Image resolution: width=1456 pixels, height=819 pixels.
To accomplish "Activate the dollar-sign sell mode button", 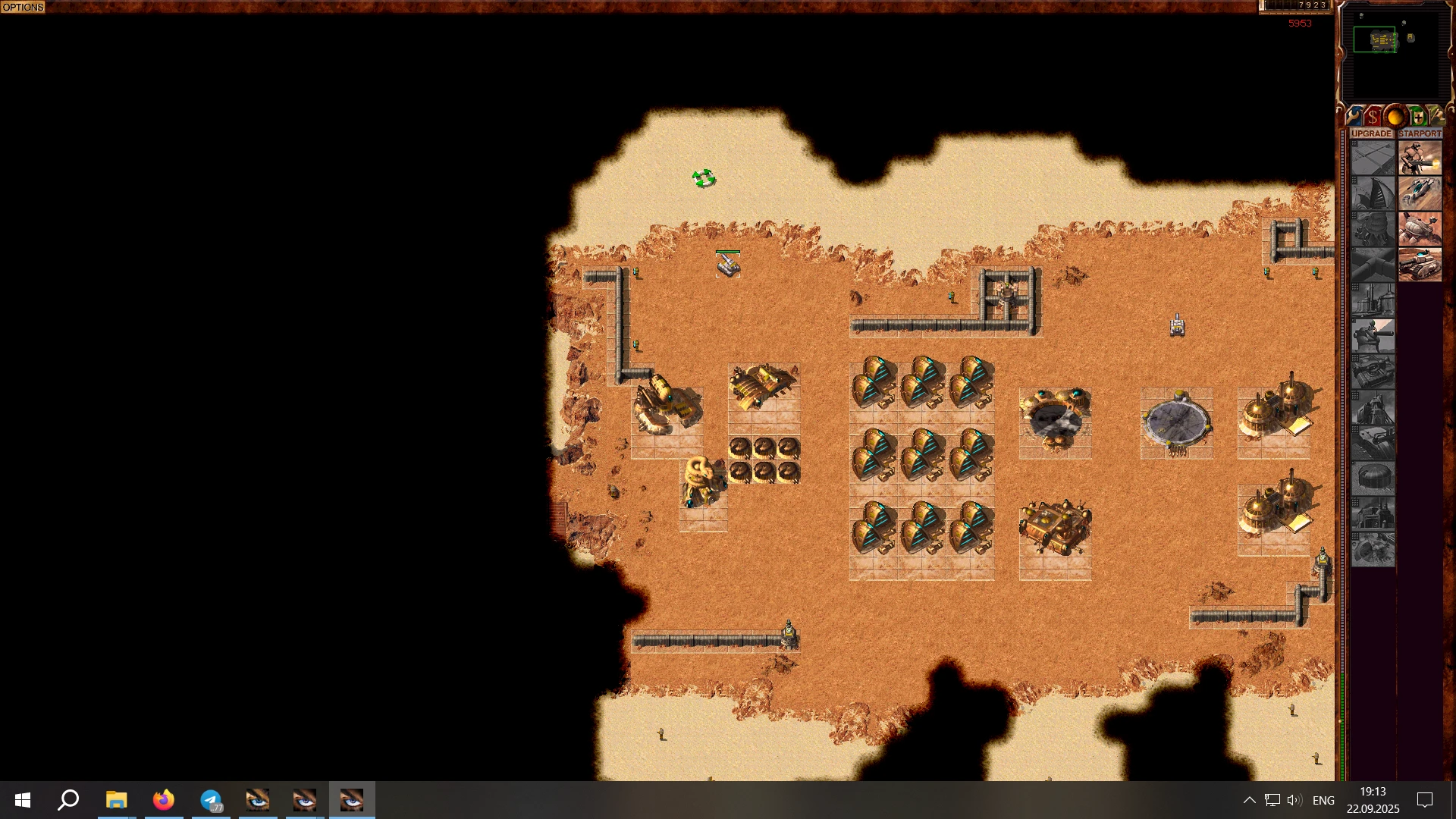I will coord(1373,117).
